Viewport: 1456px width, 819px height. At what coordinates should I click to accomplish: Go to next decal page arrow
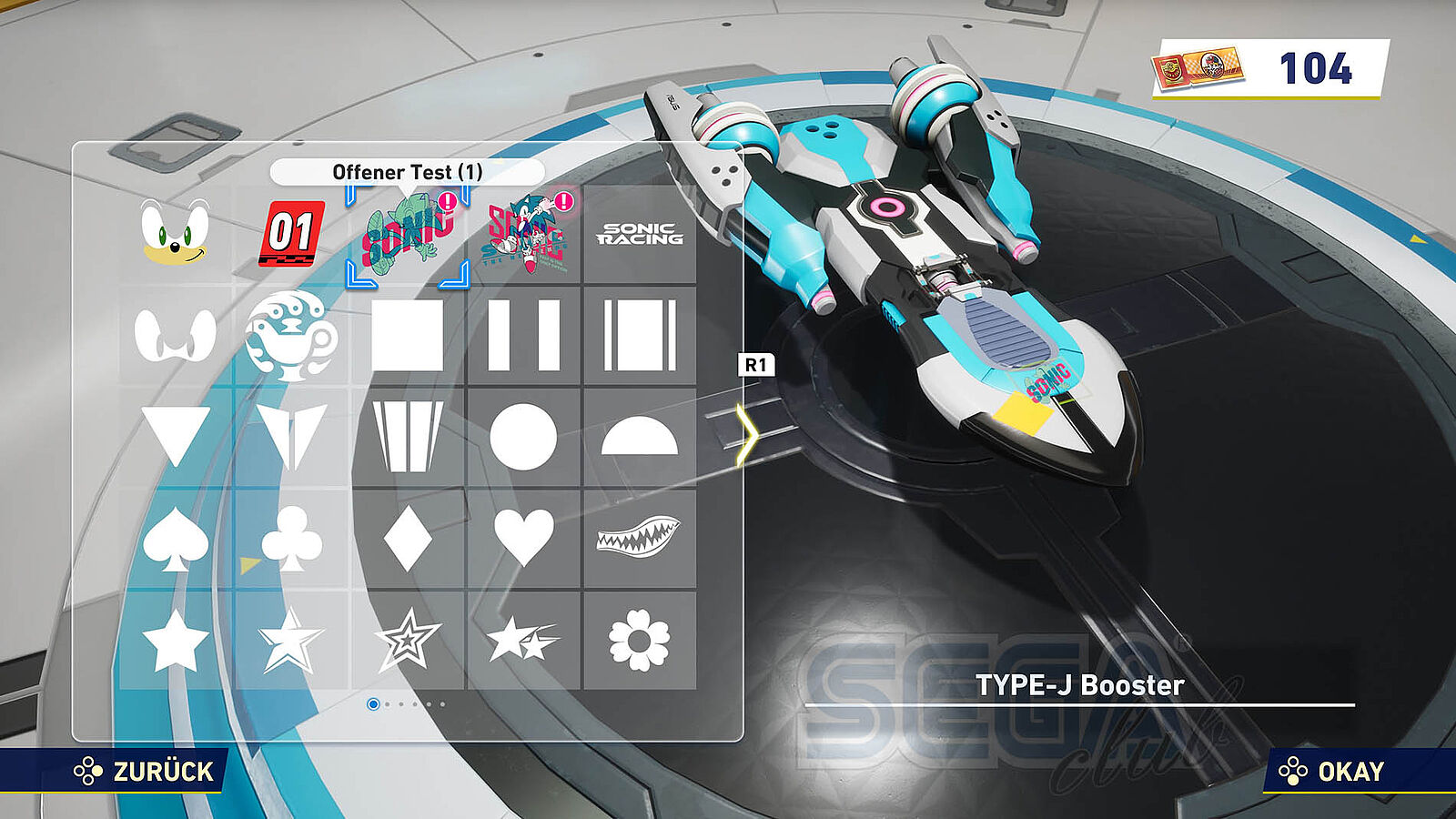point(748,436)
